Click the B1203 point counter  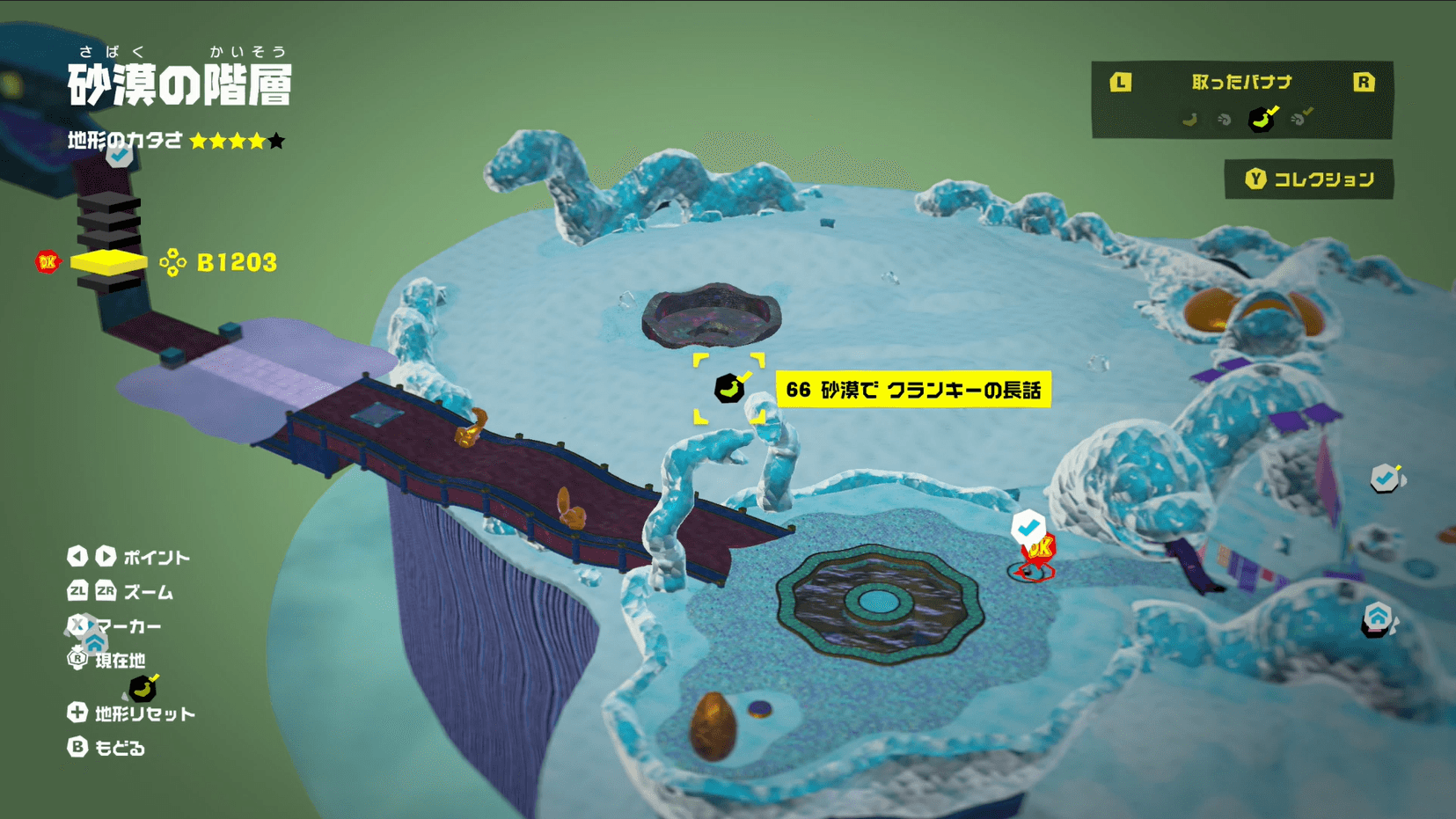[x=236, y=261]
